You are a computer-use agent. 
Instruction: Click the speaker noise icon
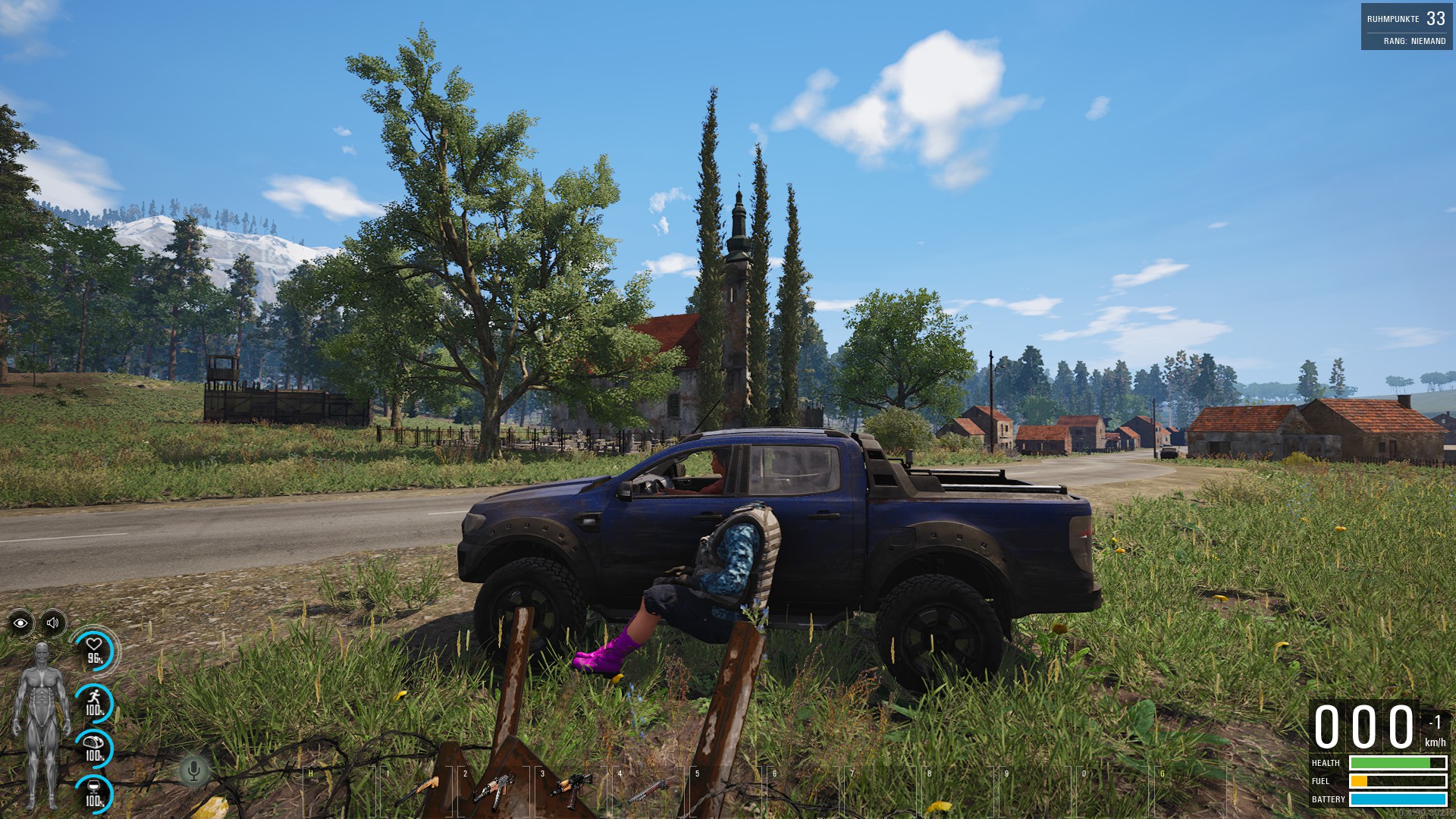pos(53,623)
